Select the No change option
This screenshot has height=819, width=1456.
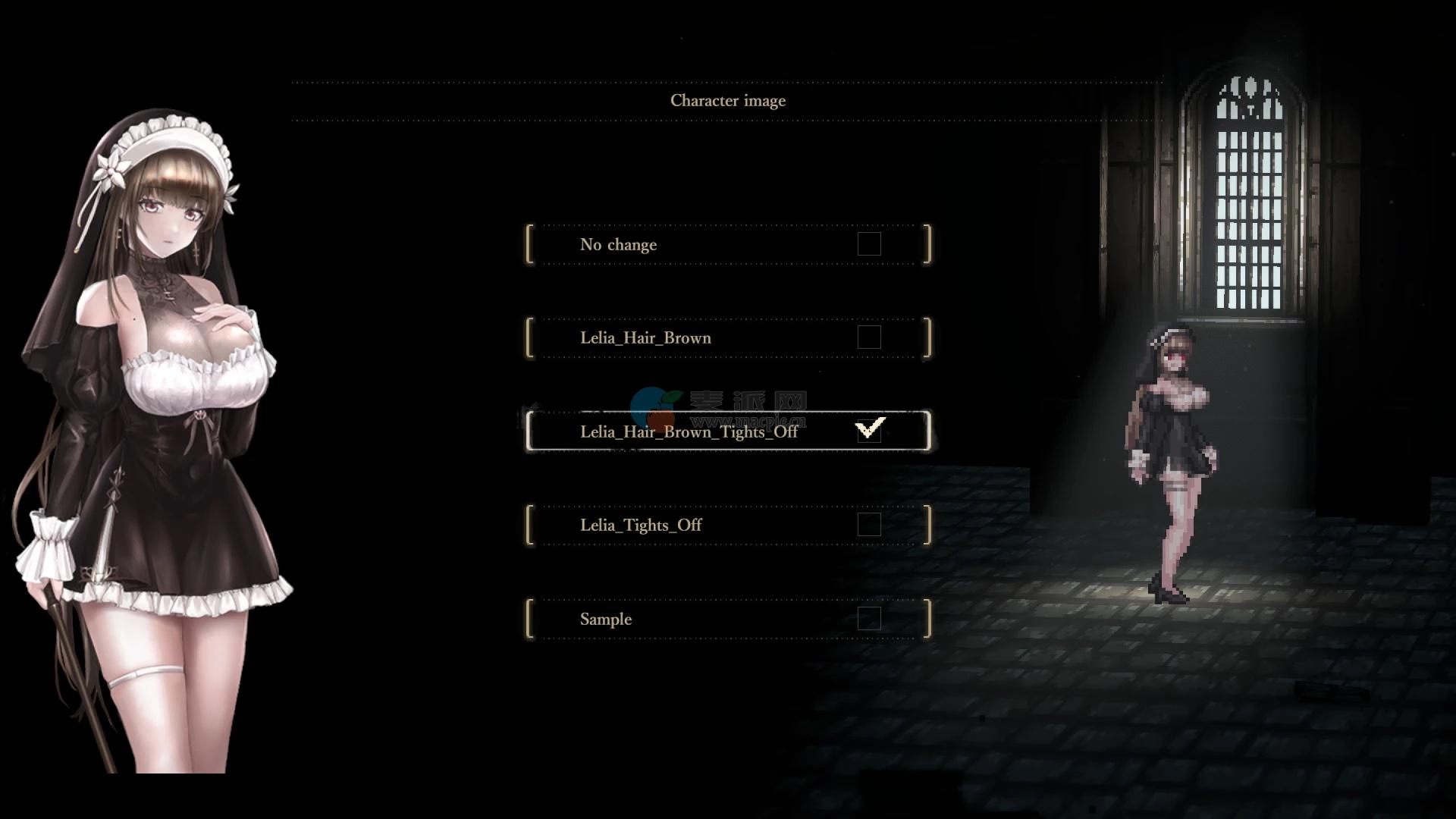[x=618, y=244]
